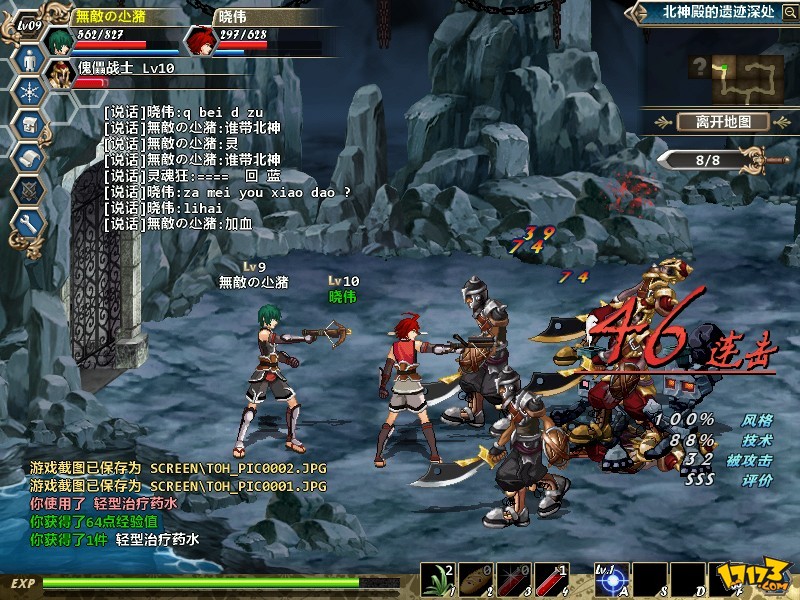The width and height of the screenshot is (800, 600).
Task: Open the scroll quest log icon
Action: (x=27, y=157)
